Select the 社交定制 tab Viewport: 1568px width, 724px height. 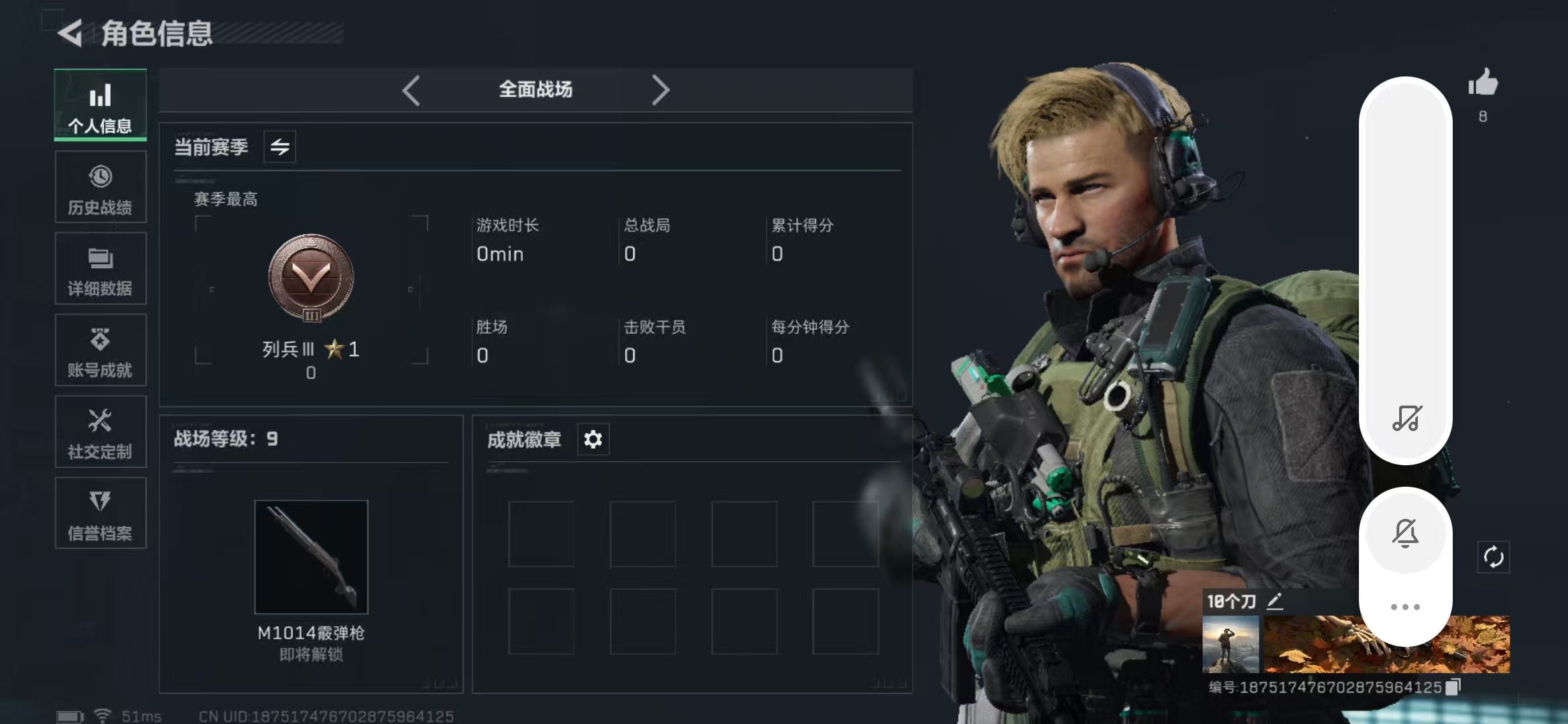(101, 432)
